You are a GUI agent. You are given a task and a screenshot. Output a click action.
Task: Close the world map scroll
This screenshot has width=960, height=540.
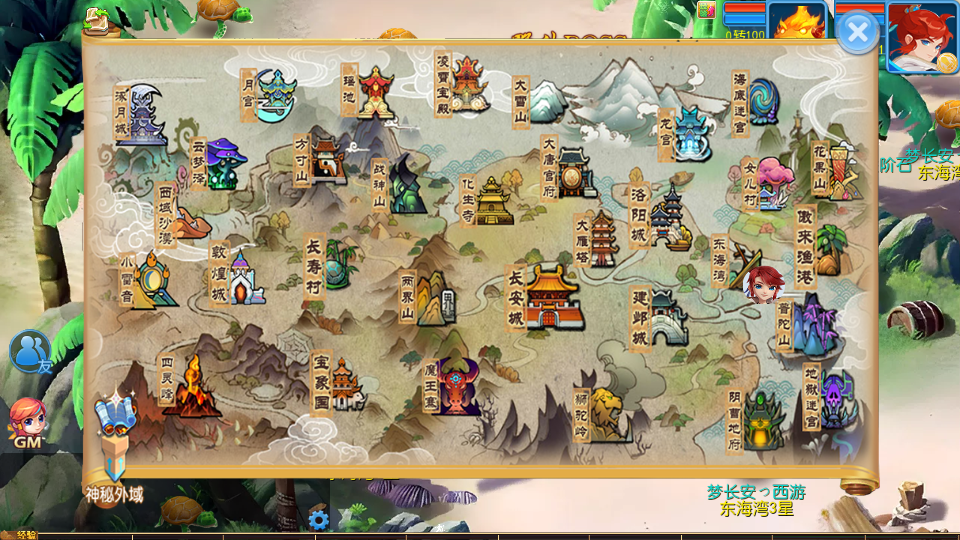(x=857, y=33)
